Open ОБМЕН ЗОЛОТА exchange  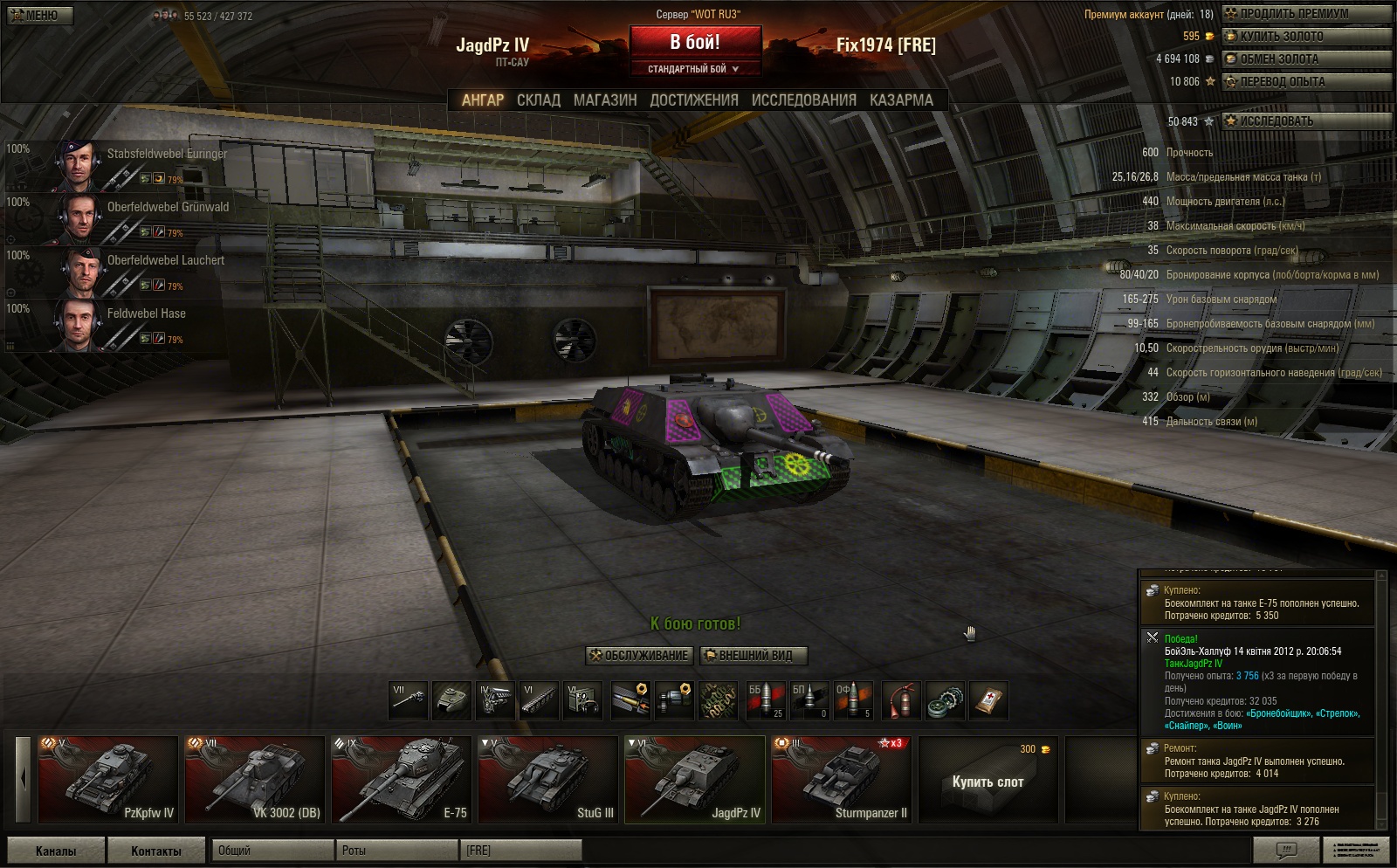pos(1305,59)
